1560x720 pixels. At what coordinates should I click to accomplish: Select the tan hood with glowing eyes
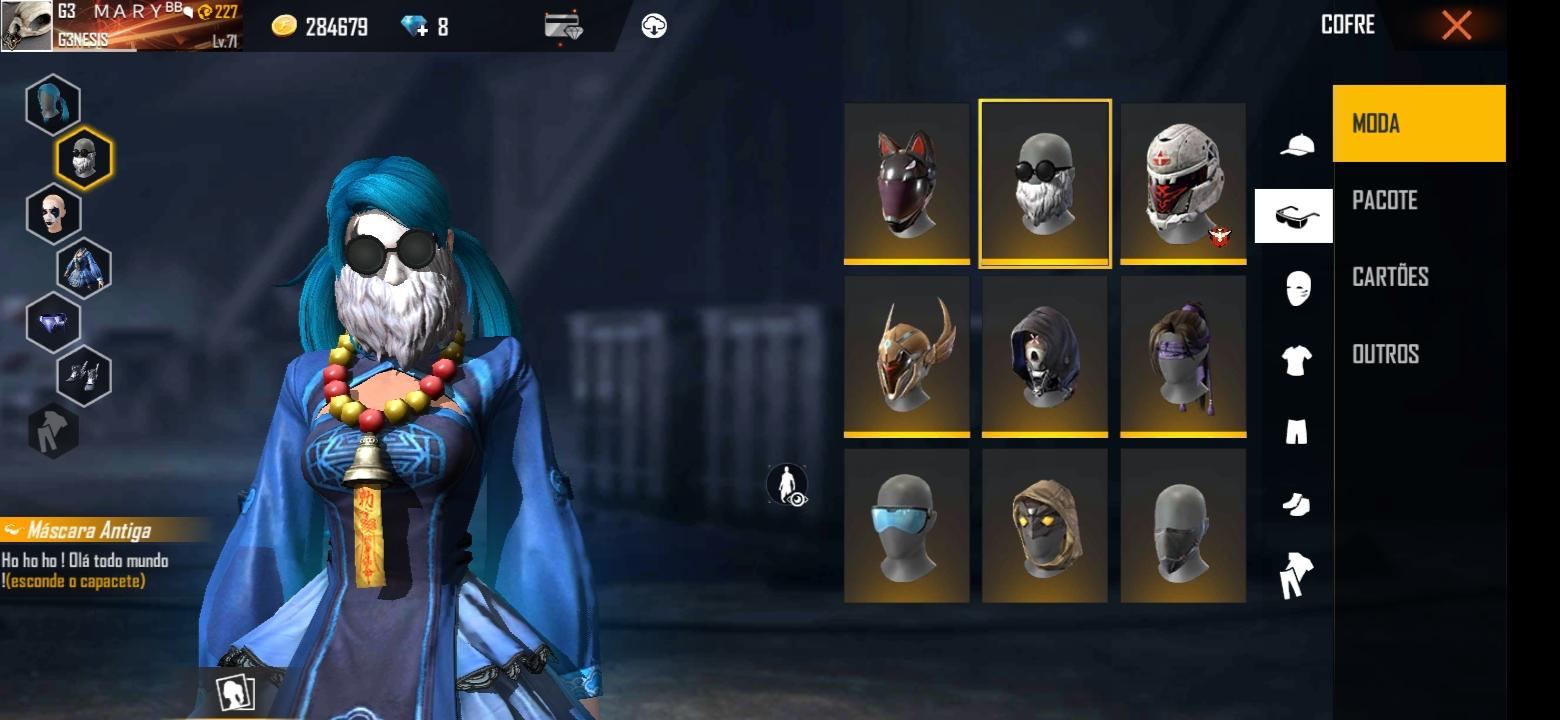point(1045,526)
